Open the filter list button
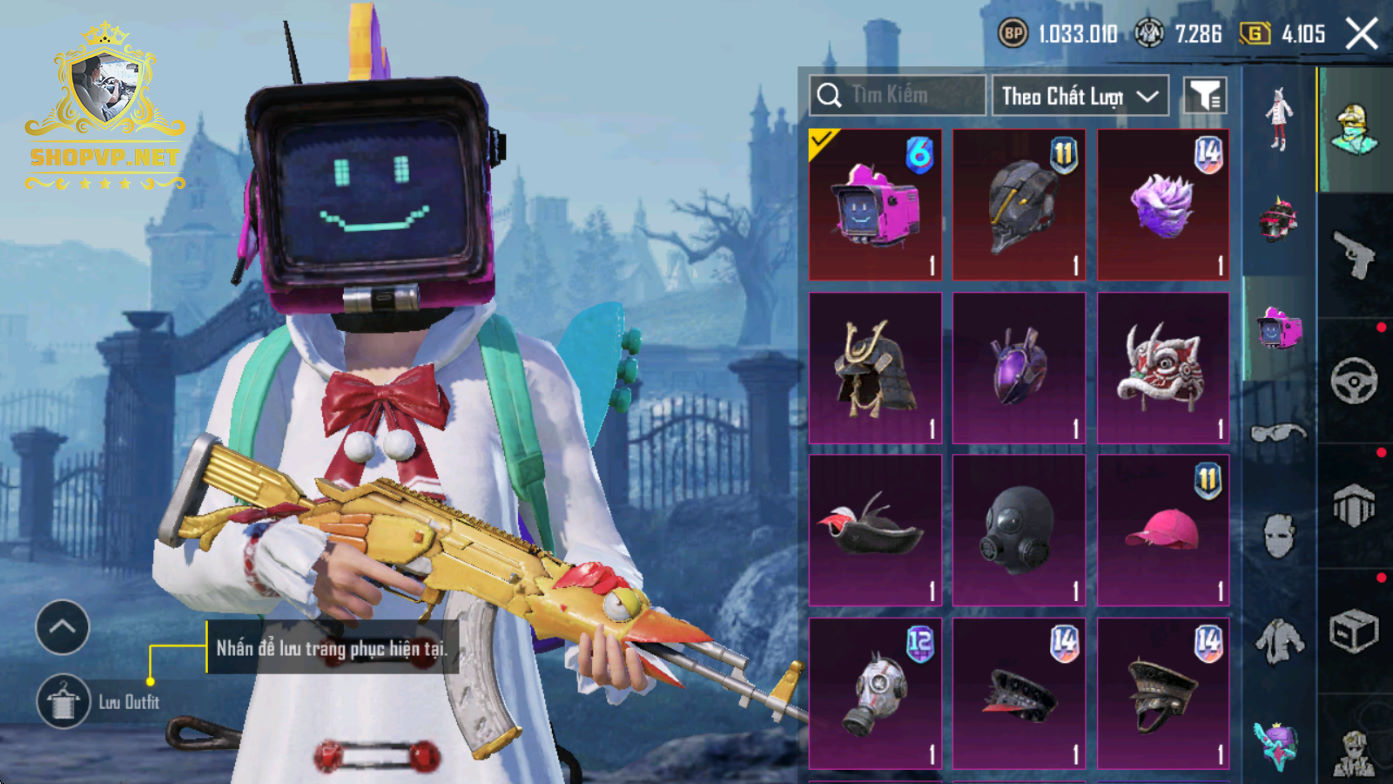The image size is (1393, 784). 1205,96
